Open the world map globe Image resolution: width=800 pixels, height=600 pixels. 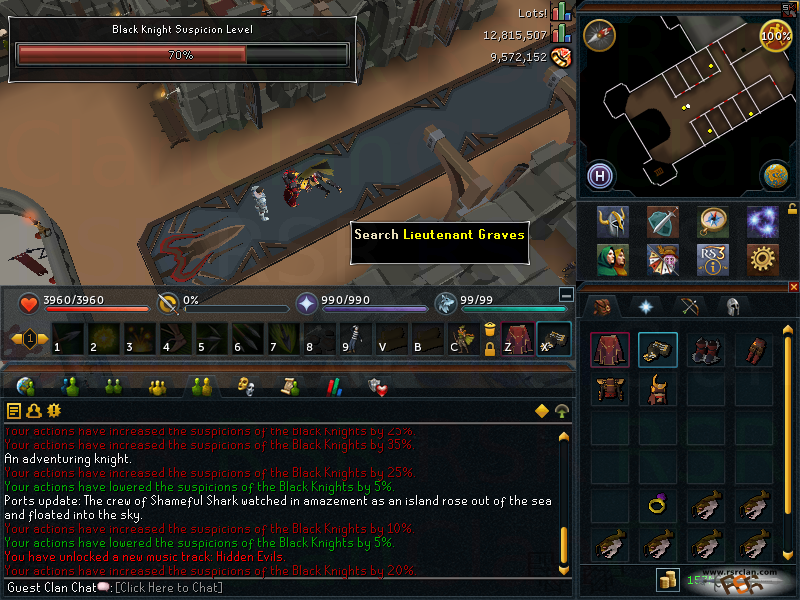click(775, 176)
